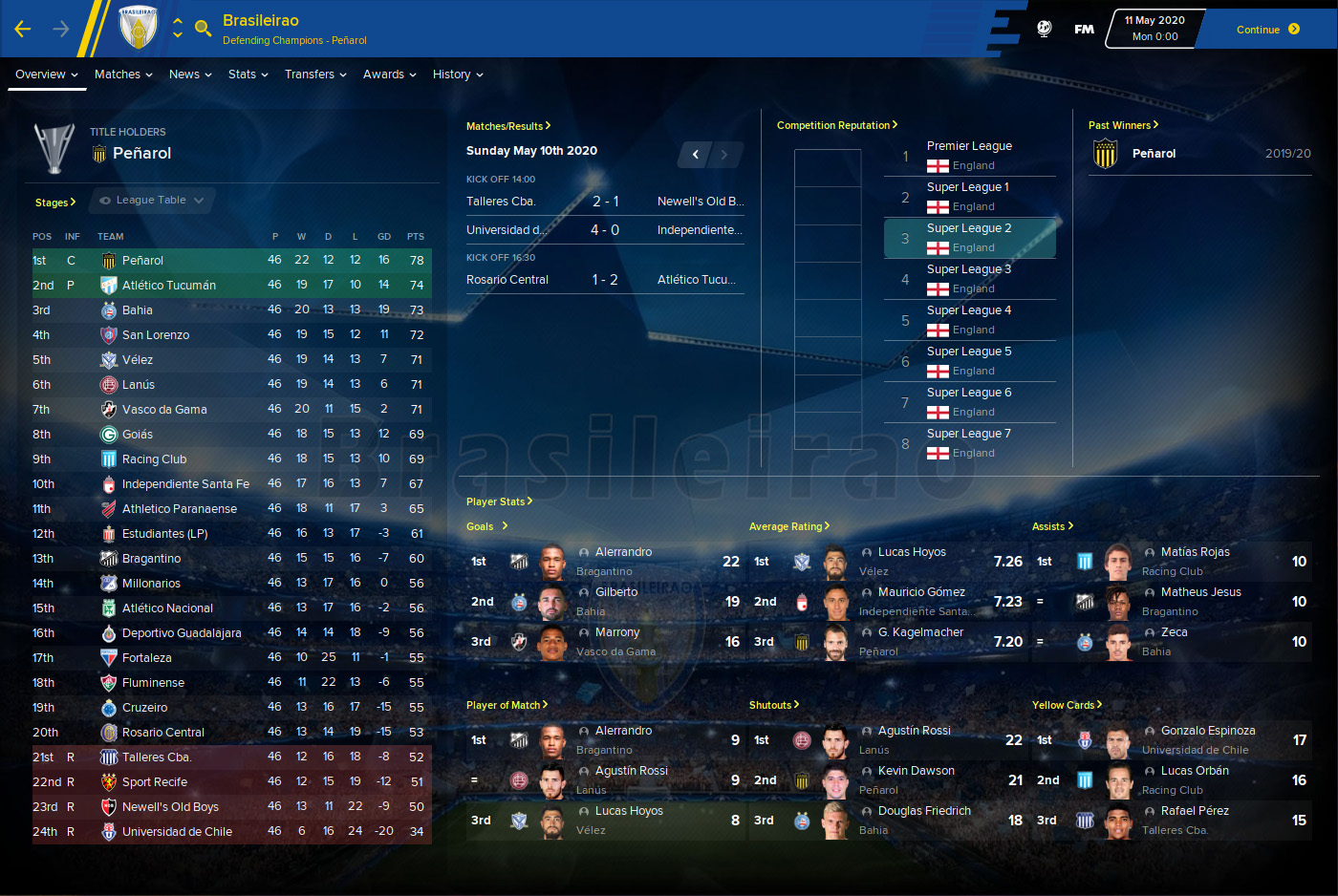
Task: Open the Transfers menu tab
Action: 314,75
